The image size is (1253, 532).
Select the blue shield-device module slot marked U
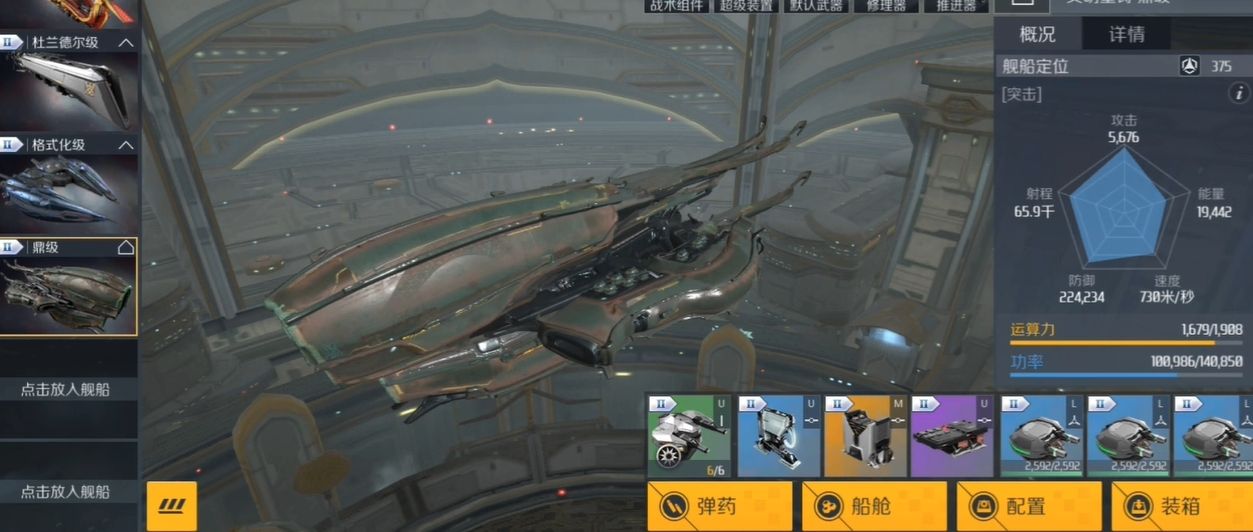(x=777, y=435)
